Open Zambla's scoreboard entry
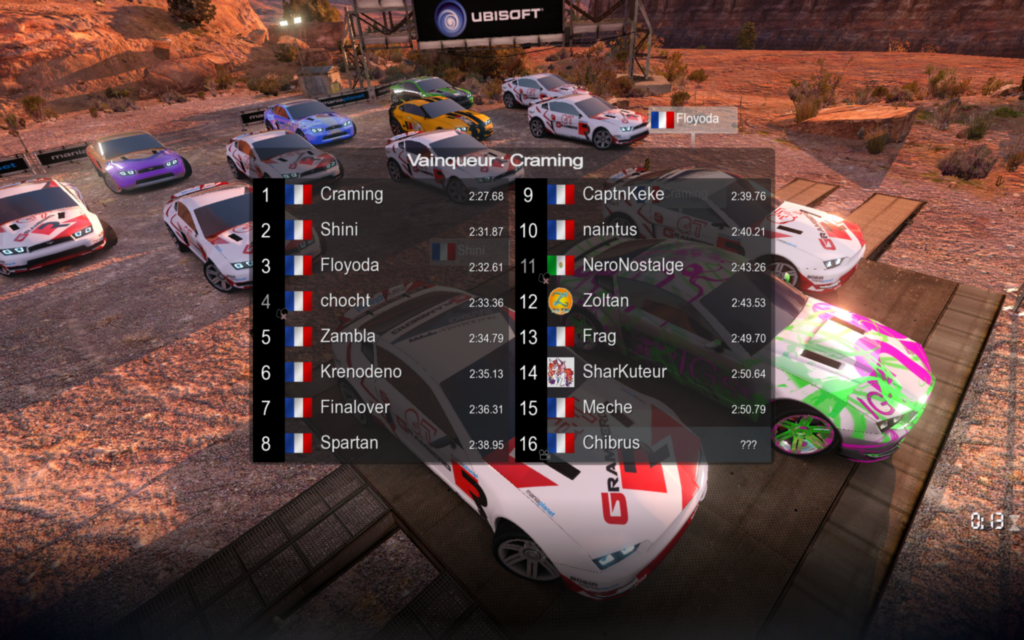Viewport: 1024px width, 640px height. point(385,337)
